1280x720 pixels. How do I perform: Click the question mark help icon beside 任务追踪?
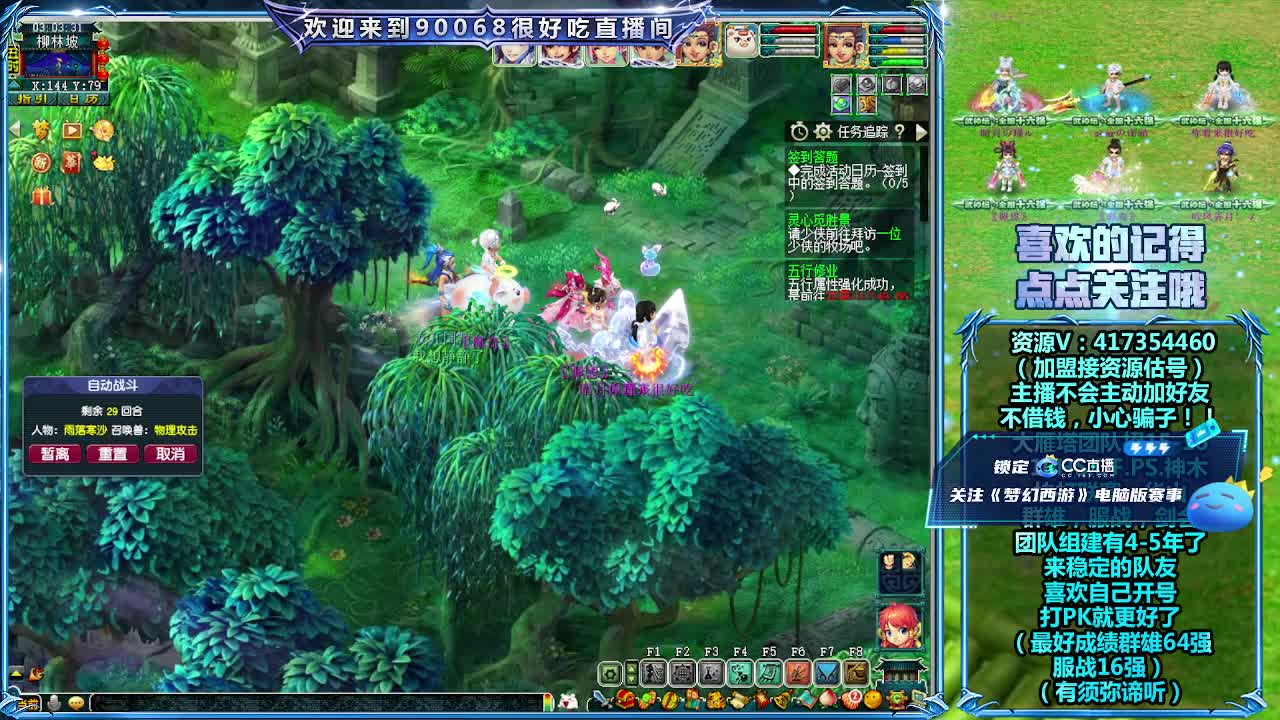point(899,132)
